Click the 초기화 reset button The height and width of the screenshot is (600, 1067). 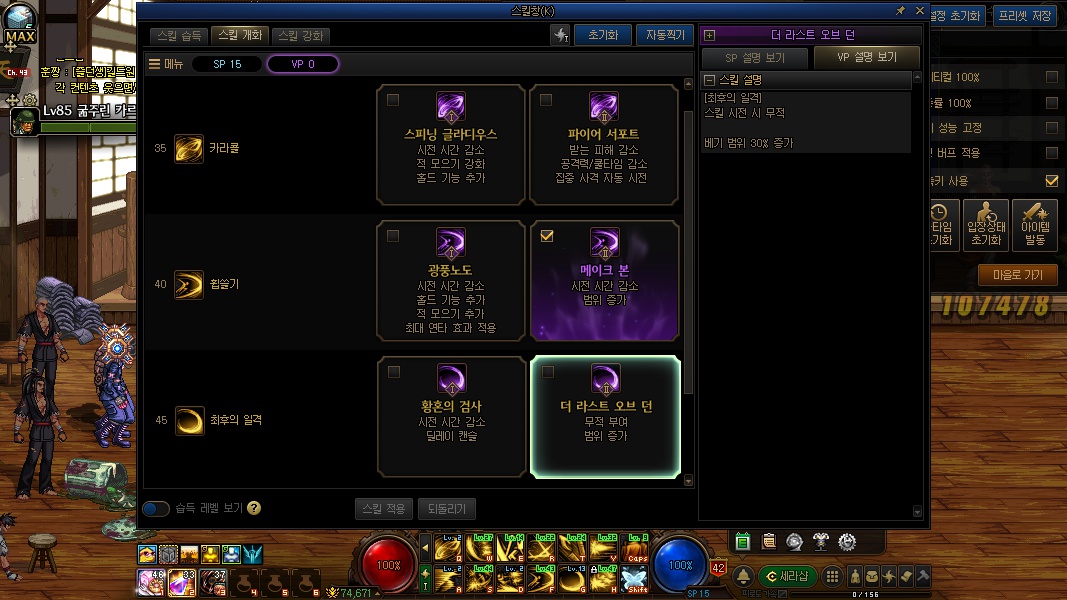pos(602,35)
